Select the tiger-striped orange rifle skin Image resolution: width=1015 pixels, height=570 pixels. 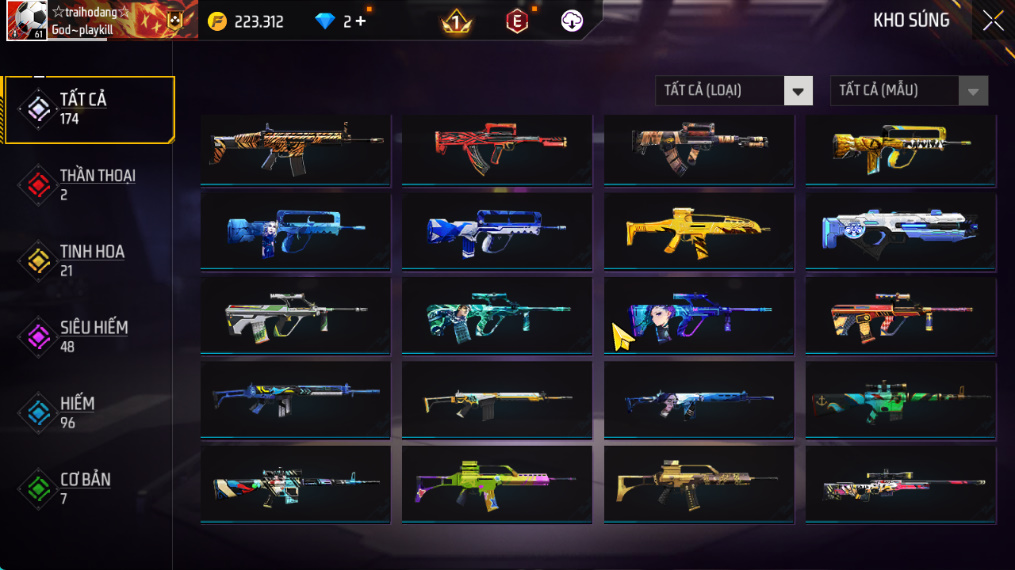[295, 148]
